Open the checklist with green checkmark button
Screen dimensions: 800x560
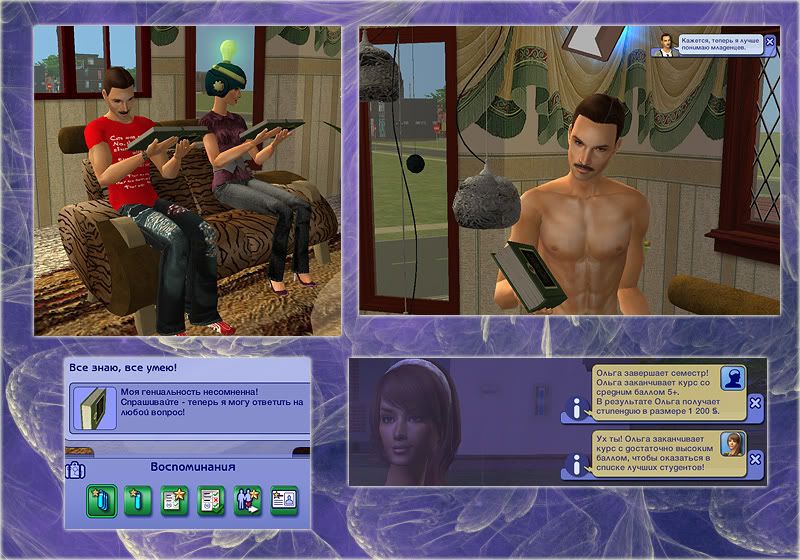point(209,500)
